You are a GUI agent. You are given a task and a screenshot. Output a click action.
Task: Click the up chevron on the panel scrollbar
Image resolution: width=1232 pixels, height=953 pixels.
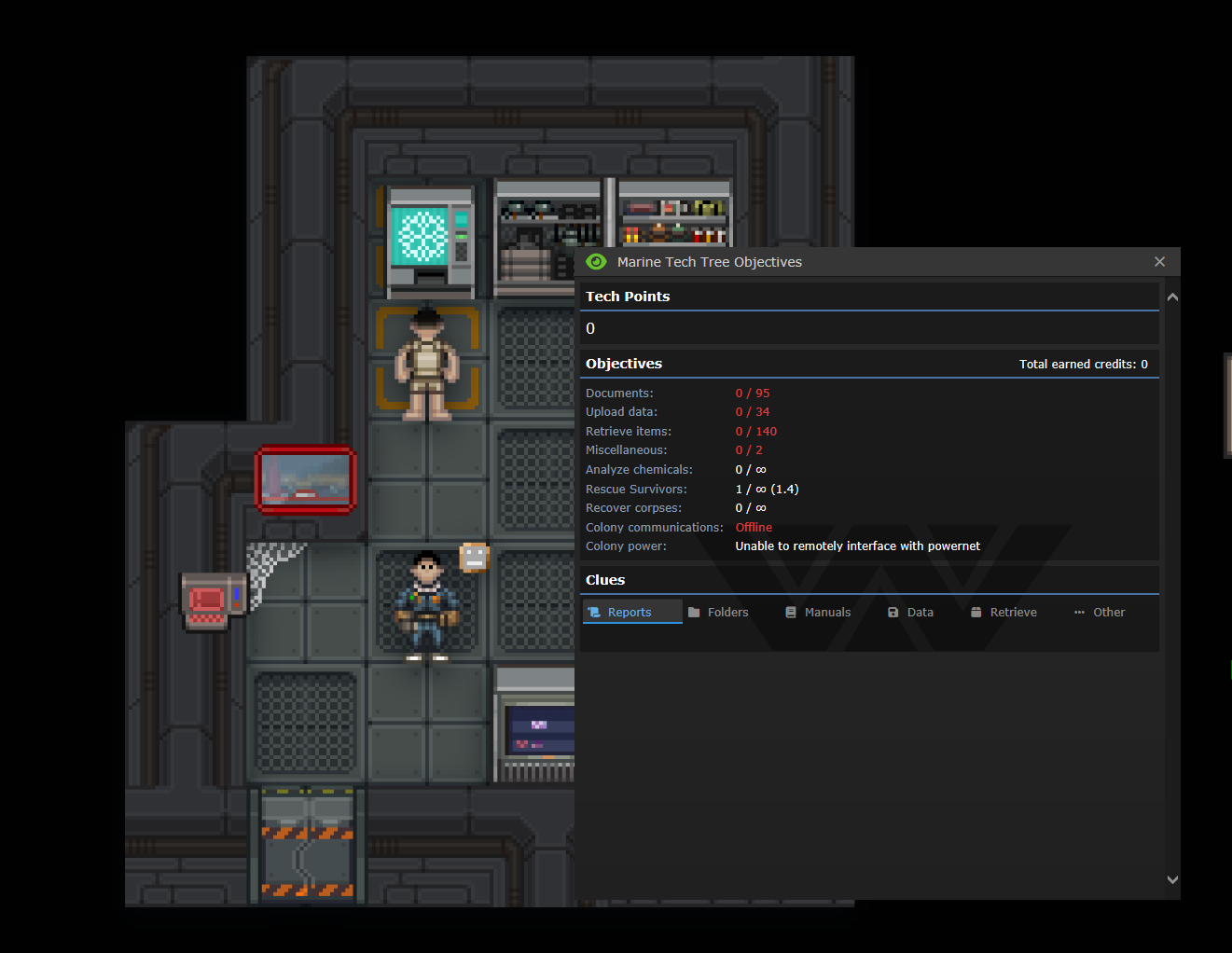[x=1172, y=296]
